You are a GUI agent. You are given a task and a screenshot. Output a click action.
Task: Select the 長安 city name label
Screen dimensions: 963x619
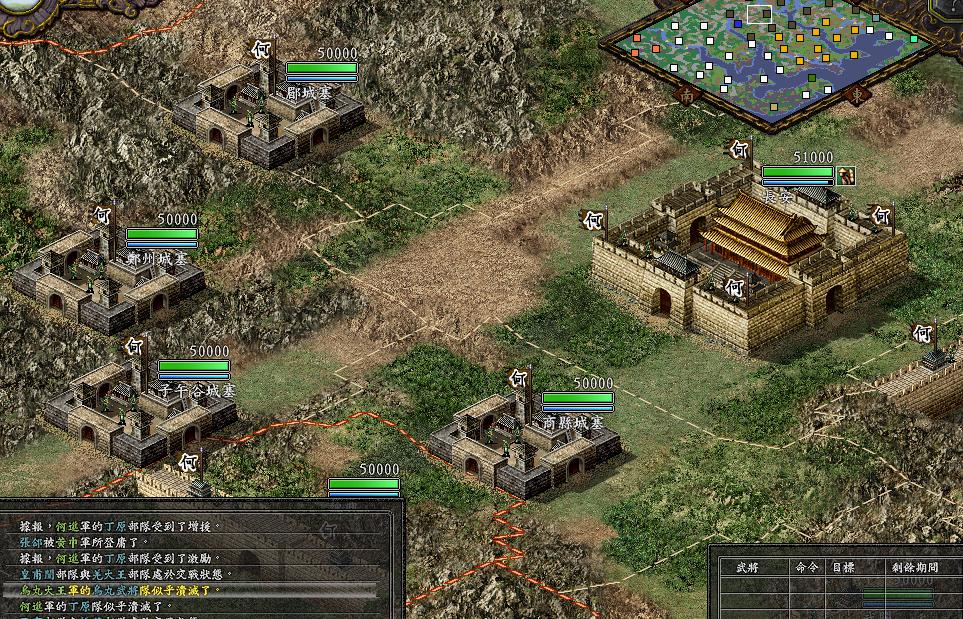(x=776, y=197)
